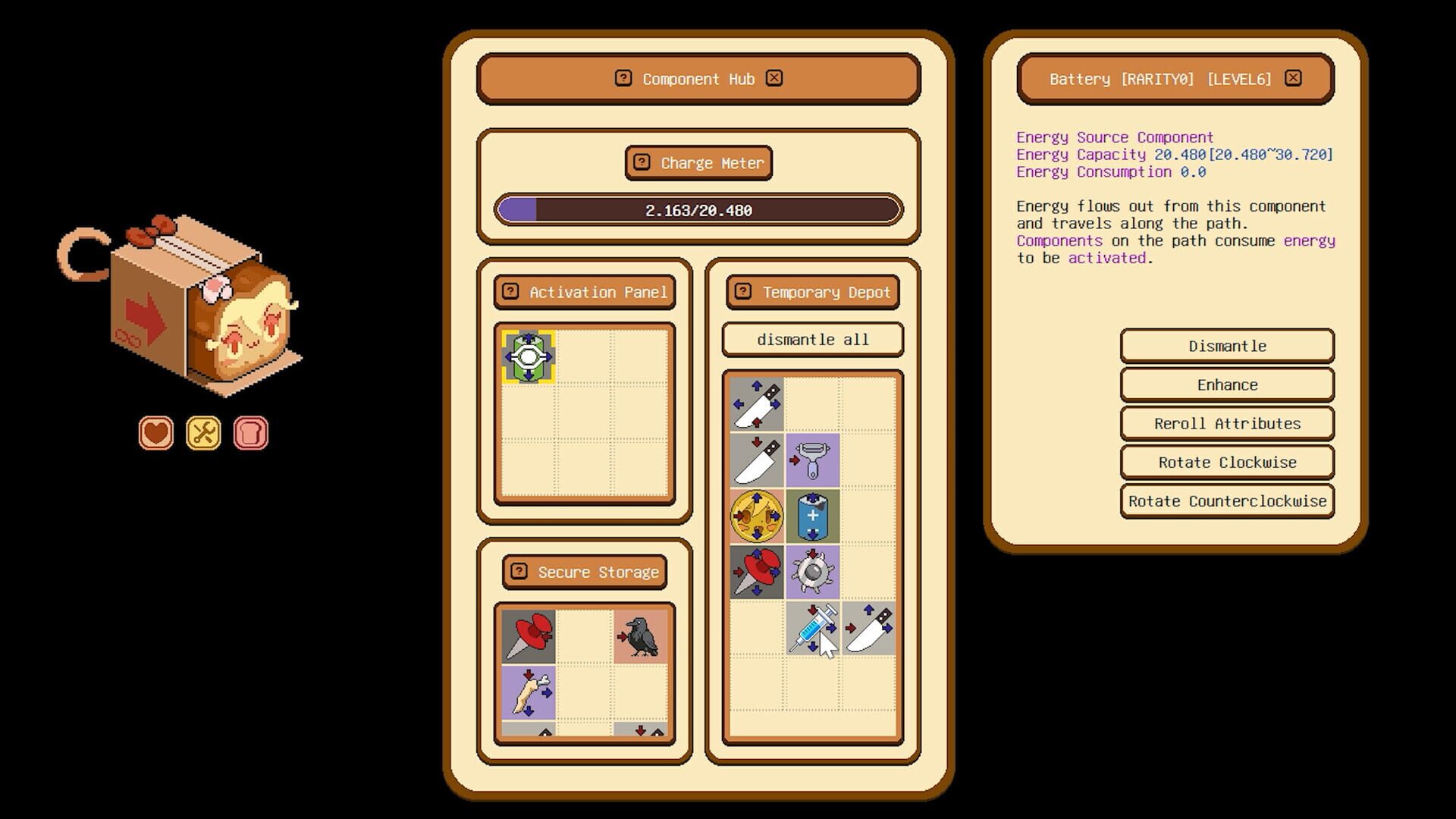Screen dimensions: 1456x819
Task: Click Enhance on the Battery panel
Action: 1226,384
